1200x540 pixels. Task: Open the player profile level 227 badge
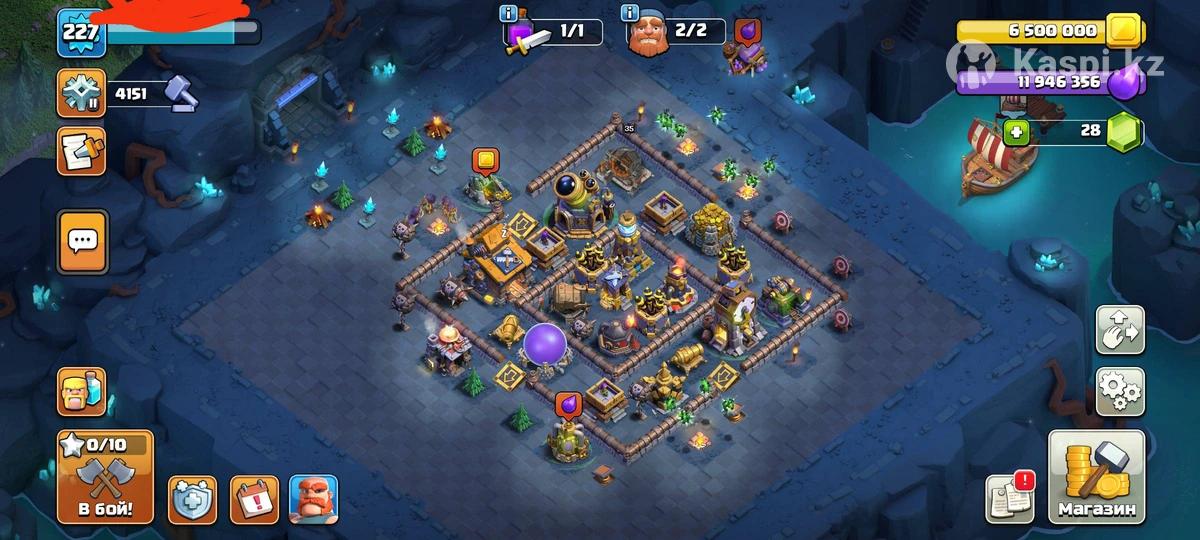coord(80,31)
